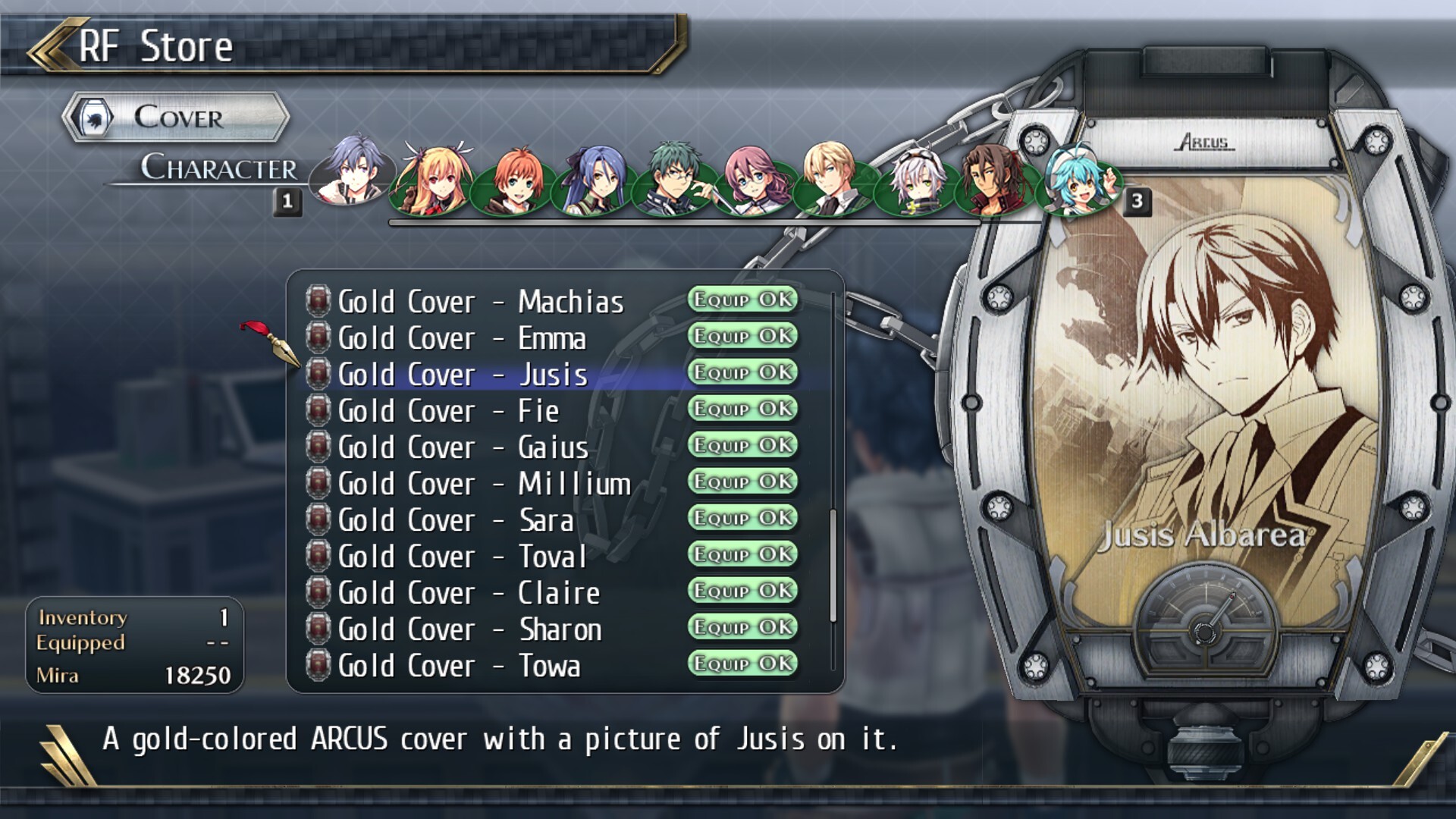Equip the Gold Cover - Emma
Image resolution: width=1456 pixels, height=819 pixels.
[x=742, y=336]
